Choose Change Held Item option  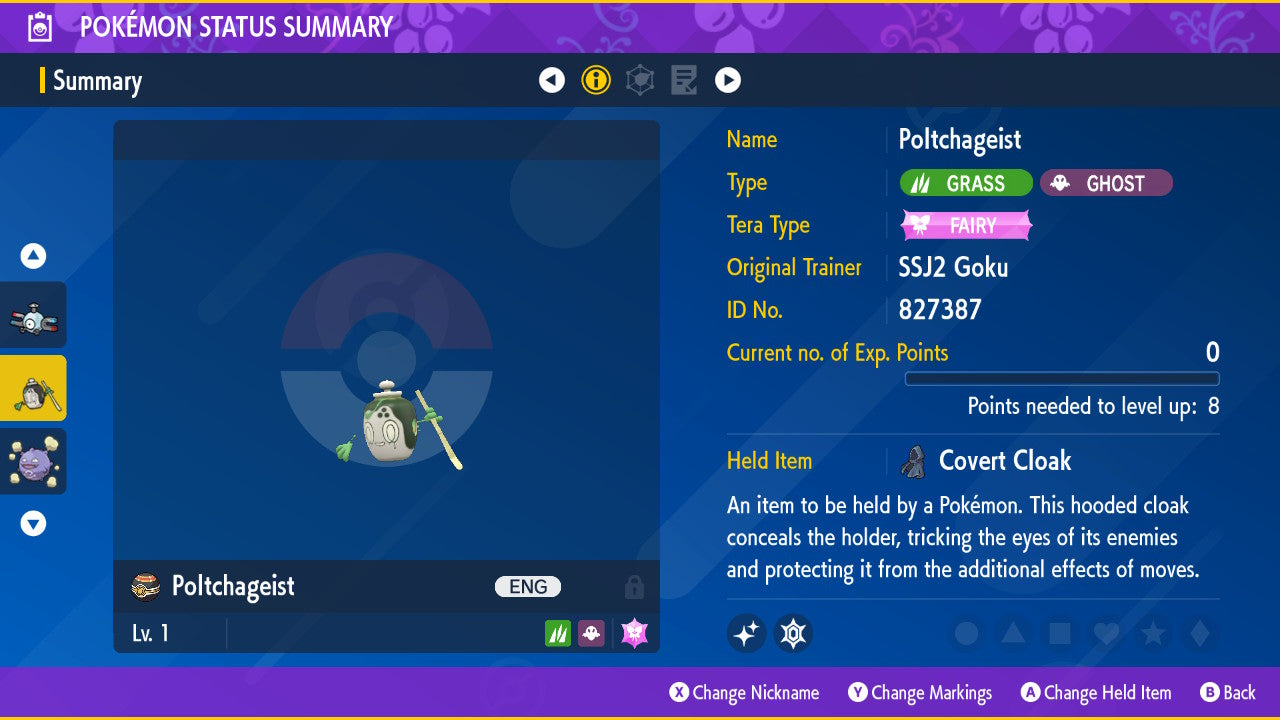pyautogui.click(x=1095, y=692)
